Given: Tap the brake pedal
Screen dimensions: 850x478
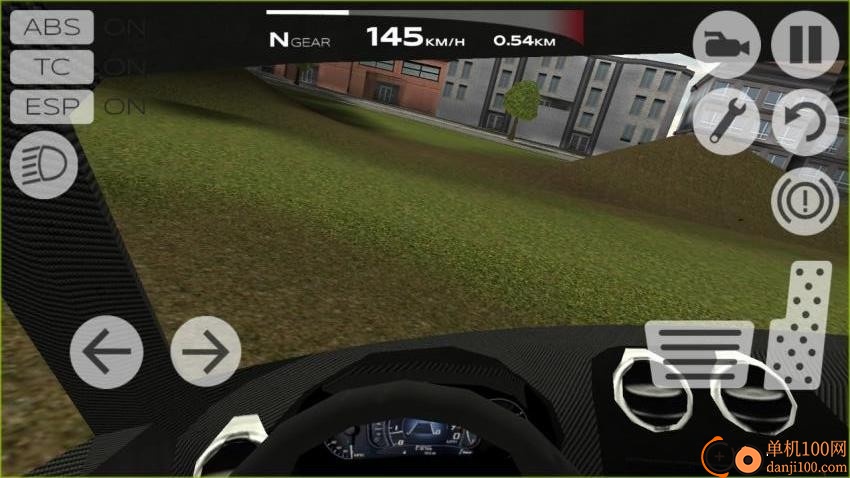Looking at the screenshot, I should [x=699, y=353].
